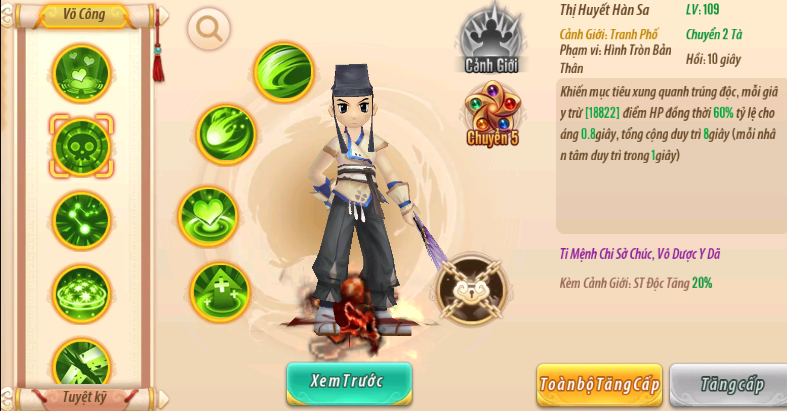Choose the equipped heart healing skill
The image size is (787, 411).
207,215
